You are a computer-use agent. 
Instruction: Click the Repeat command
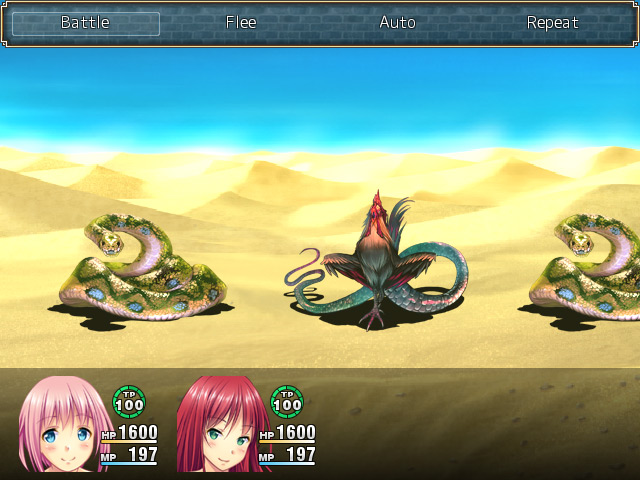[552, 23]
